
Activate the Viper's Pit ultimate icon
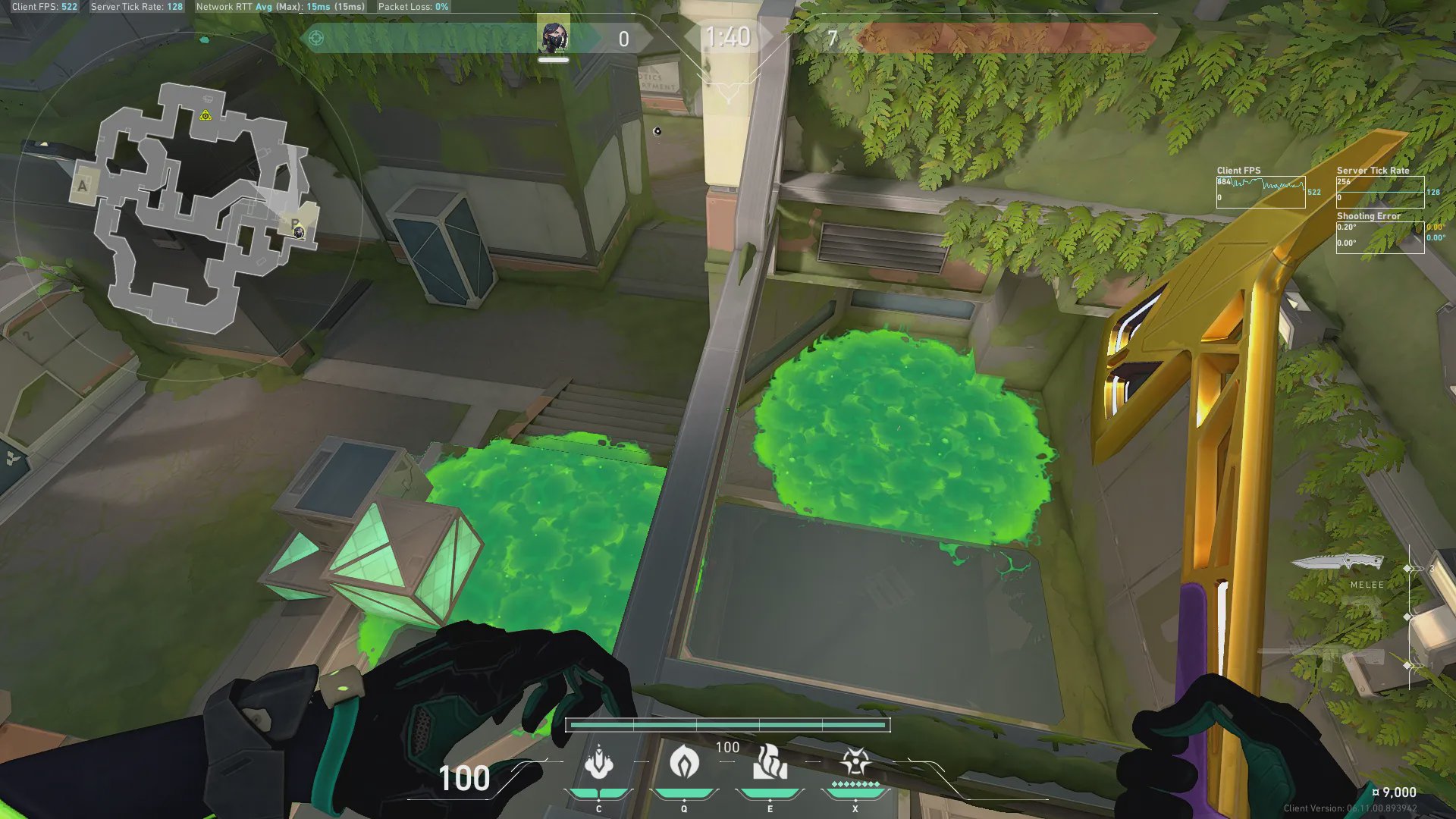tap(855, 761)
